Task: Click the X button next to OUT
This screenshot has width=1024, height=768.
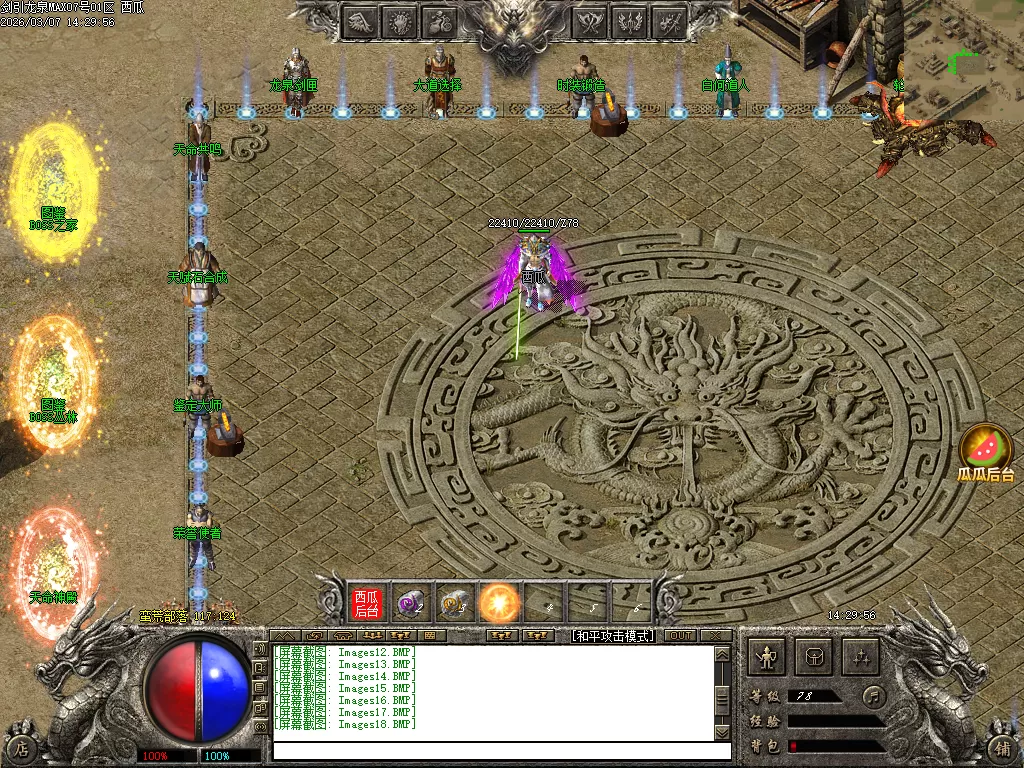Action: pyautogui.click(x=715, y=635)
